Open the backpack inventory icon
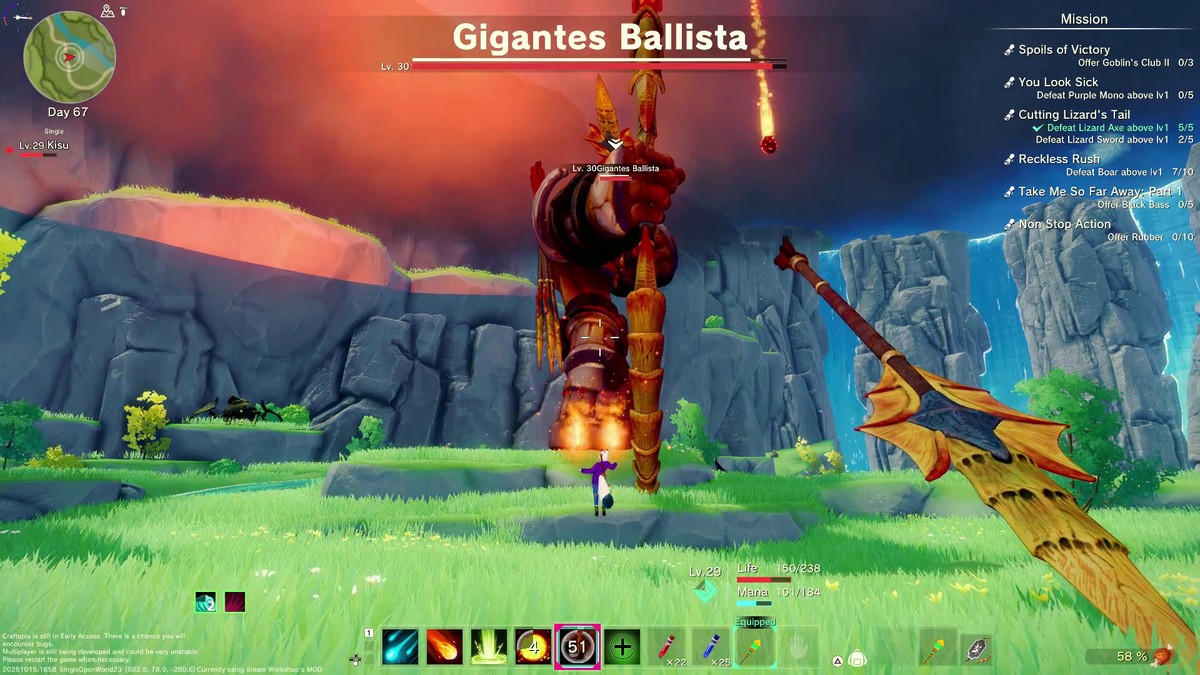Viewport: 1200px width, 675px height. click(x=857, y=659)
